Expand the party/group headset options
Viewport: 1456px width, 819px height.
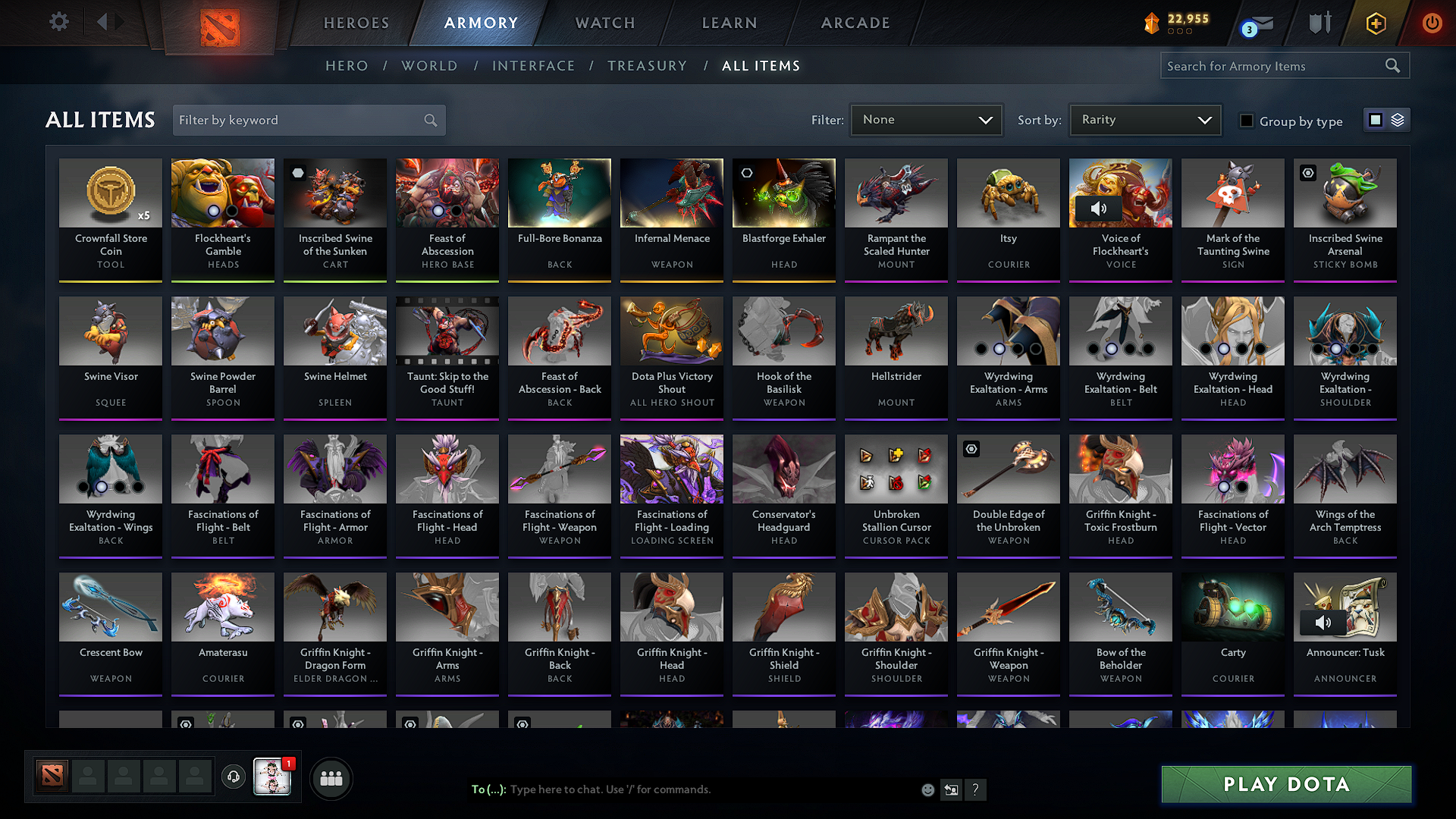(x=233, y=777)
